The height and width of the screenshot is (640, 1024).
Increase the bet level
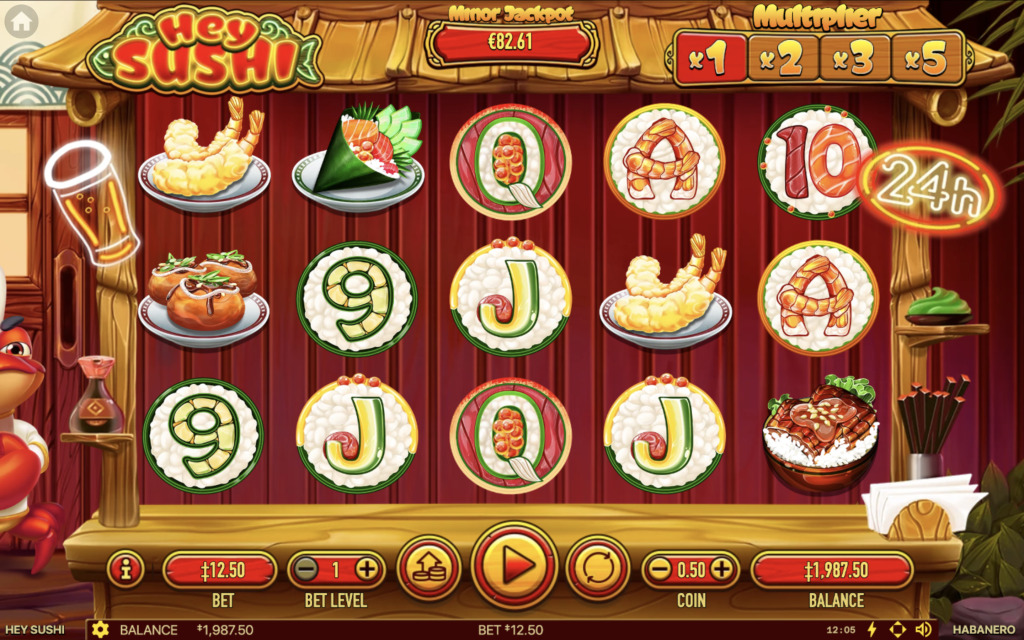coord(366,569)
